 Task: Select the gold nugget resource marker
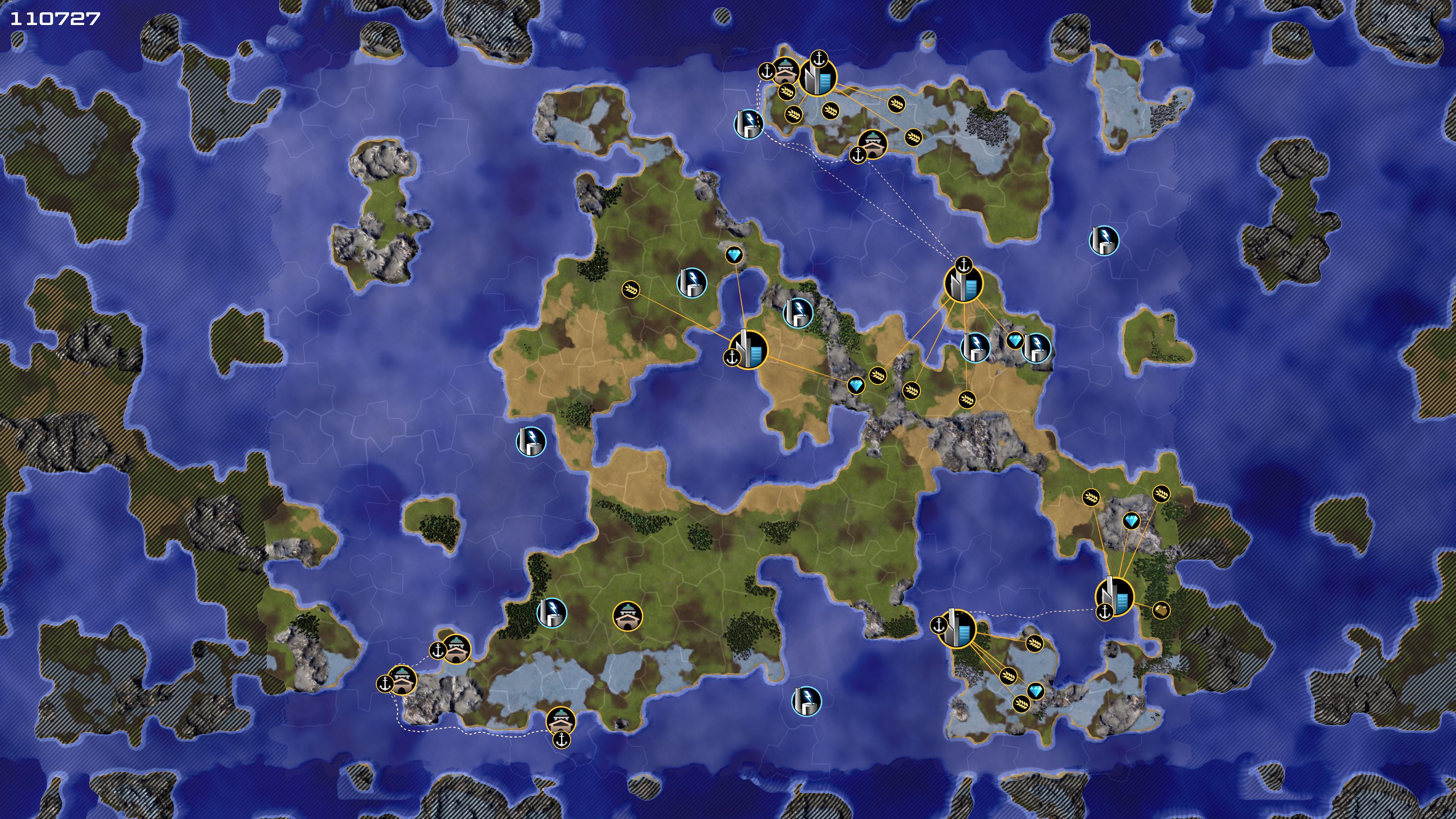[1160, 610]
